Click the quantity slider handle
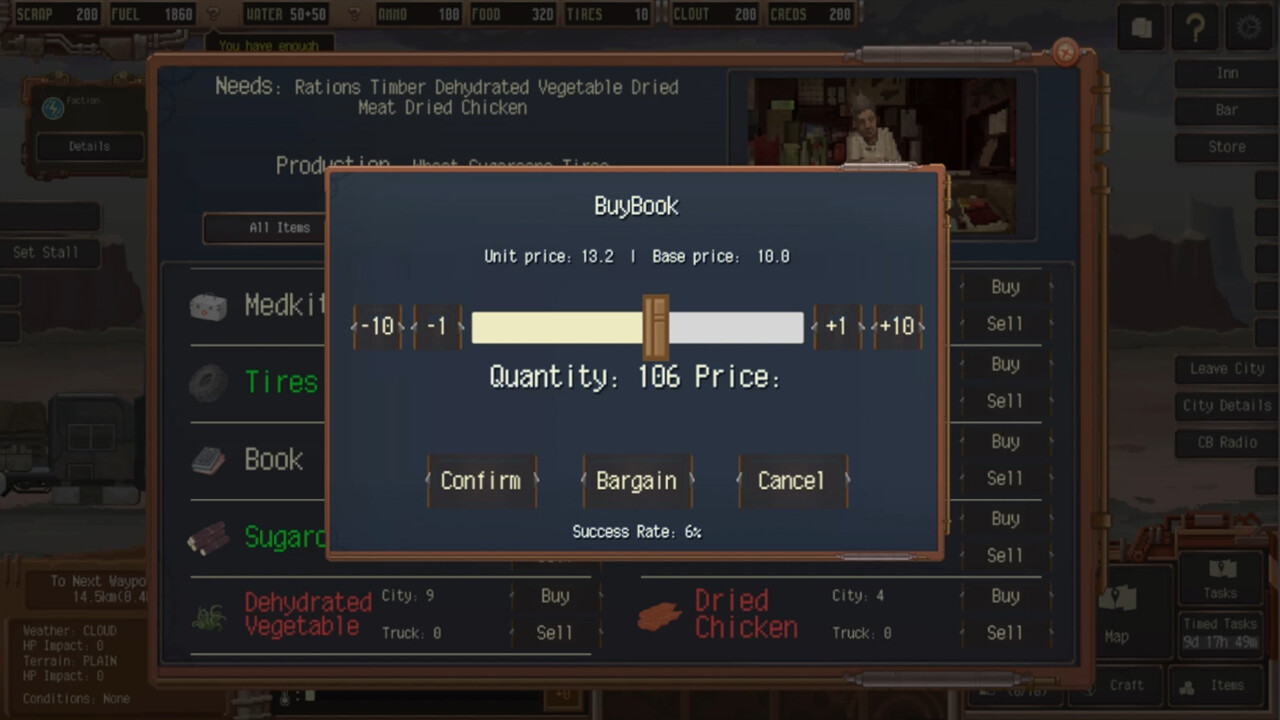The width and height of the screenshot is (1280, 720). click(658, 327)
